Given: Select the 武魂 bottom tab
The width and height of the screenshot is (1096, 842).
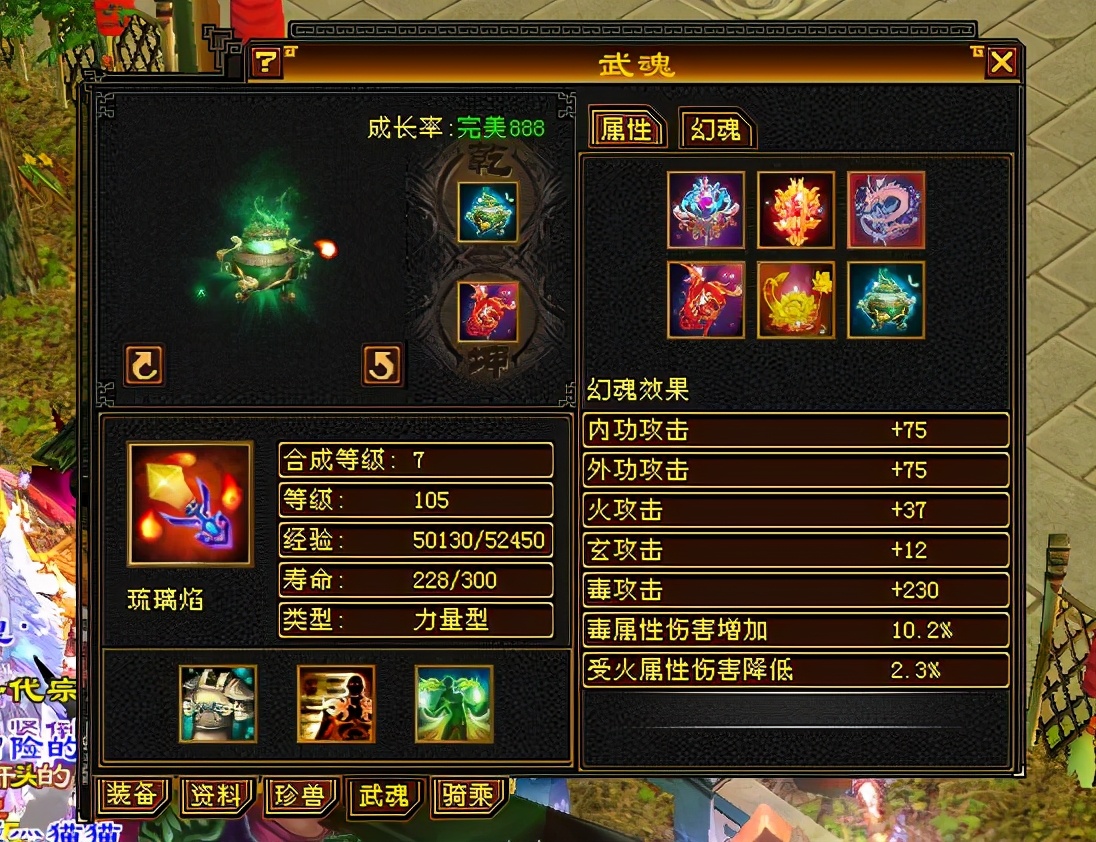Looking at the screenshot, I should click(x=385, y=797).
